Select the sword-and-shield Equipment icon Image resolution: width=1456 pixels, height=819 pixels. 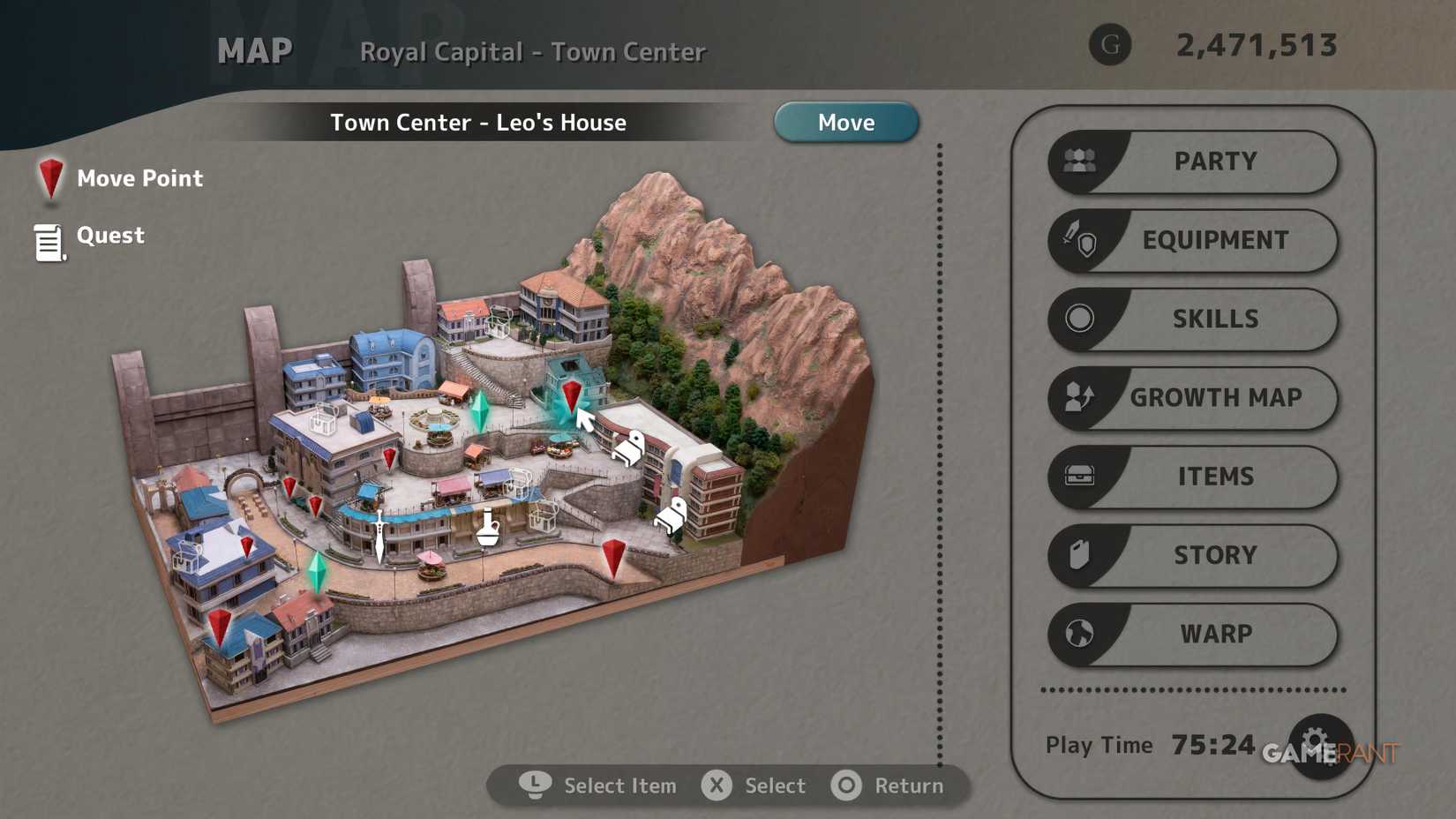tap(1083, 240)
